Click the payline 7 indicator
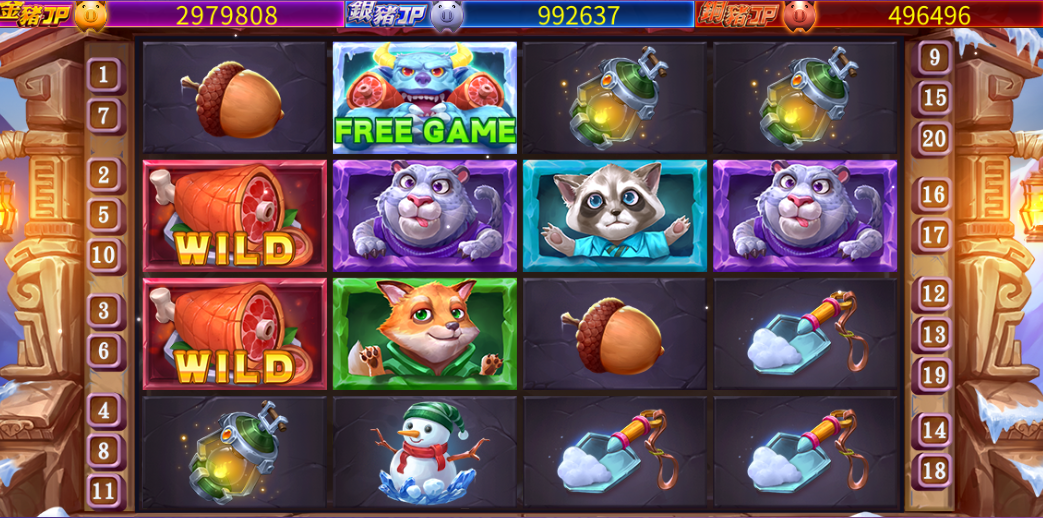 105,115
